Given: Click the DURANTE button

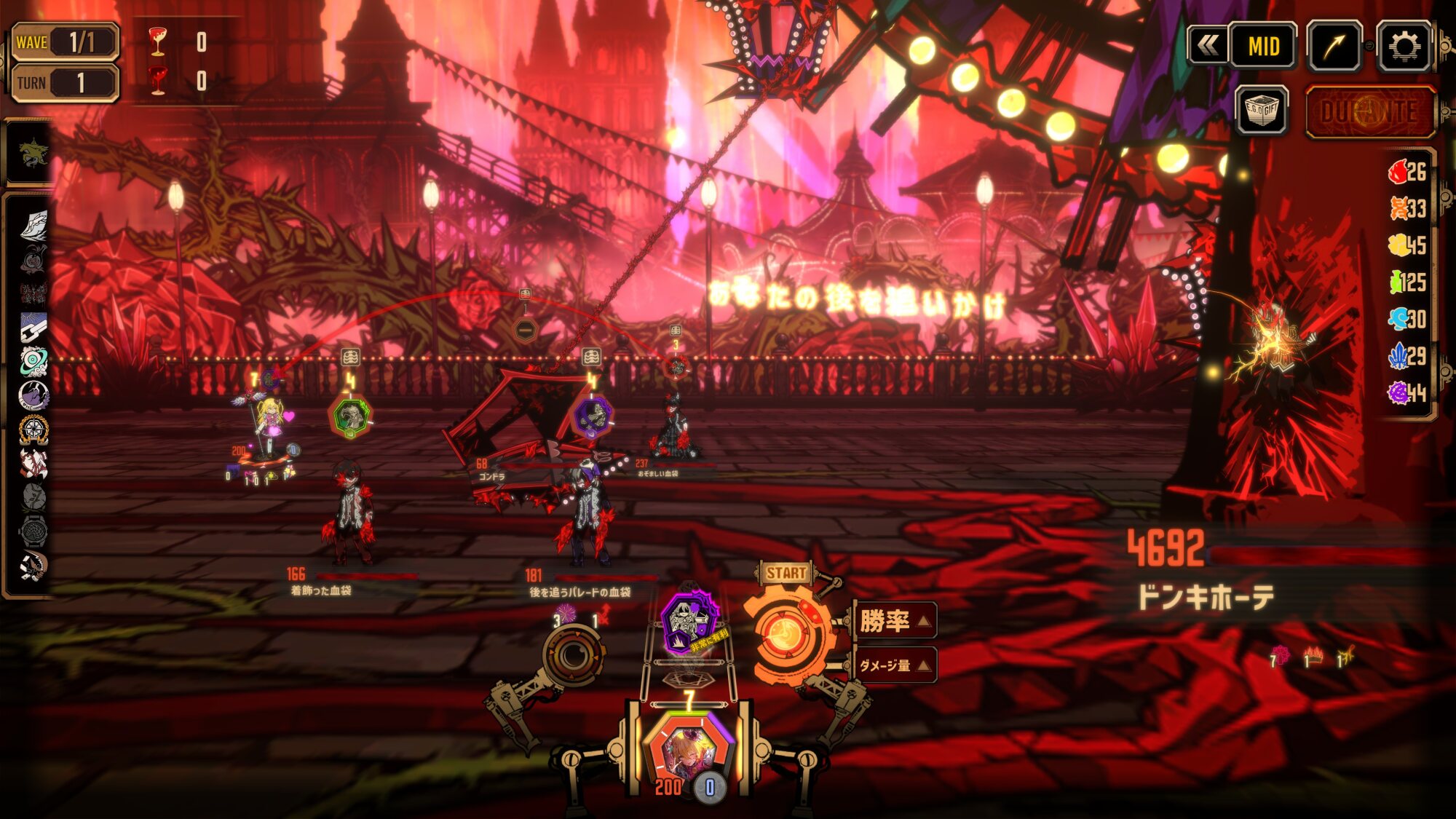Looking at the screenshot, I should (x=1369, y=112).
